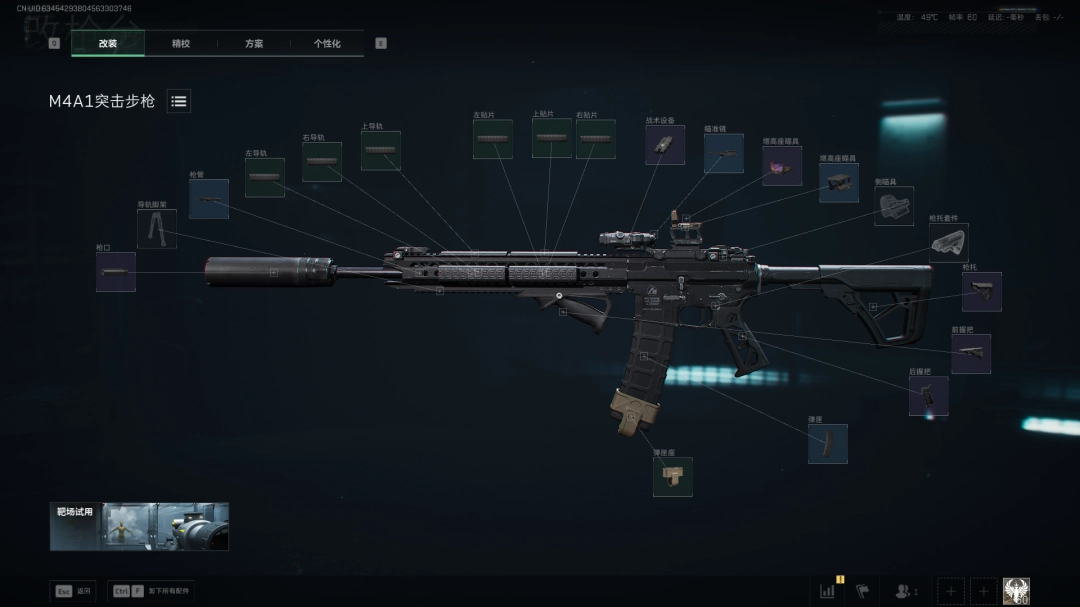This screenshot has height=607, width=1080.
Task: Select the 个性化 tab
Action: 327,44
